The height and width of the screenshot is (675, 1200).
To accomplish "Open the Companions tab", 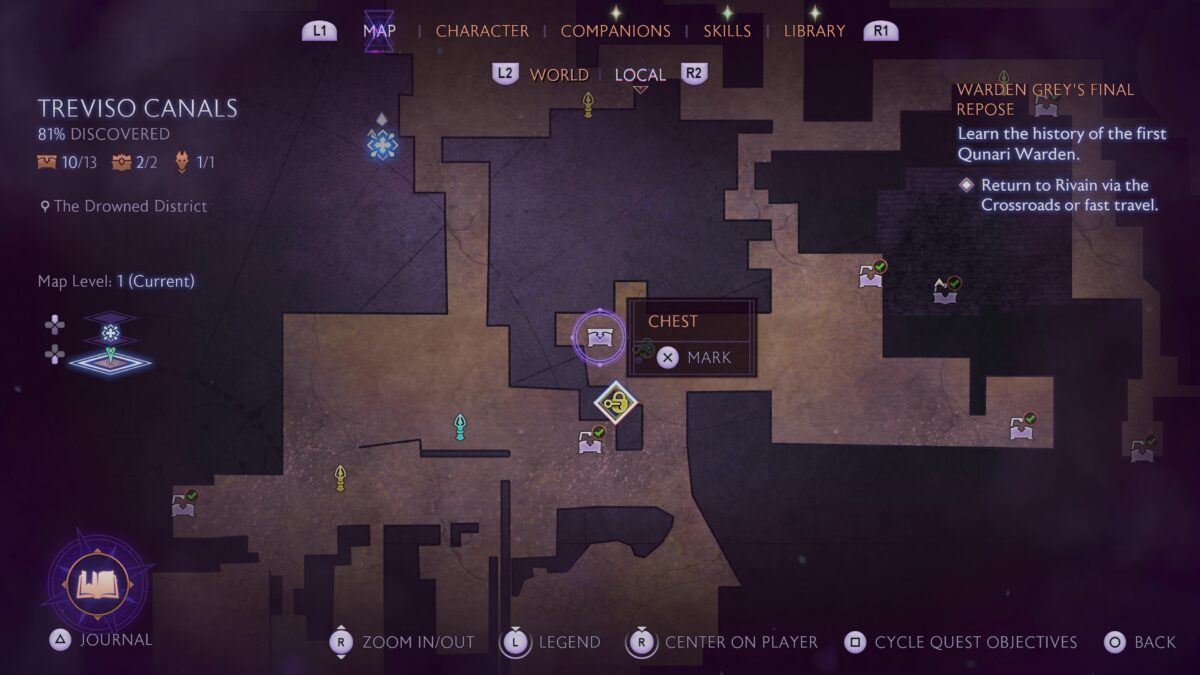I will click(x=614, y=31).
